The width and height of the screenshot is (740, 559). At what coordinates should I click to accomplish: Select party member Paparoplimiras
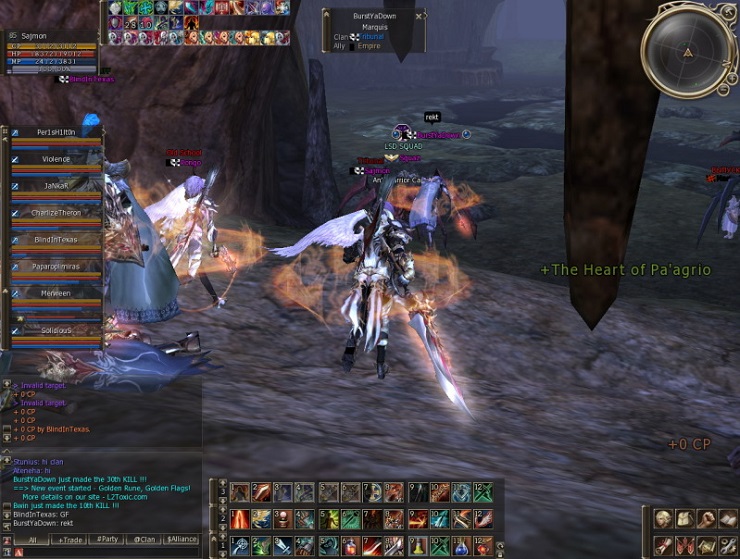click(x=56, y=267)
